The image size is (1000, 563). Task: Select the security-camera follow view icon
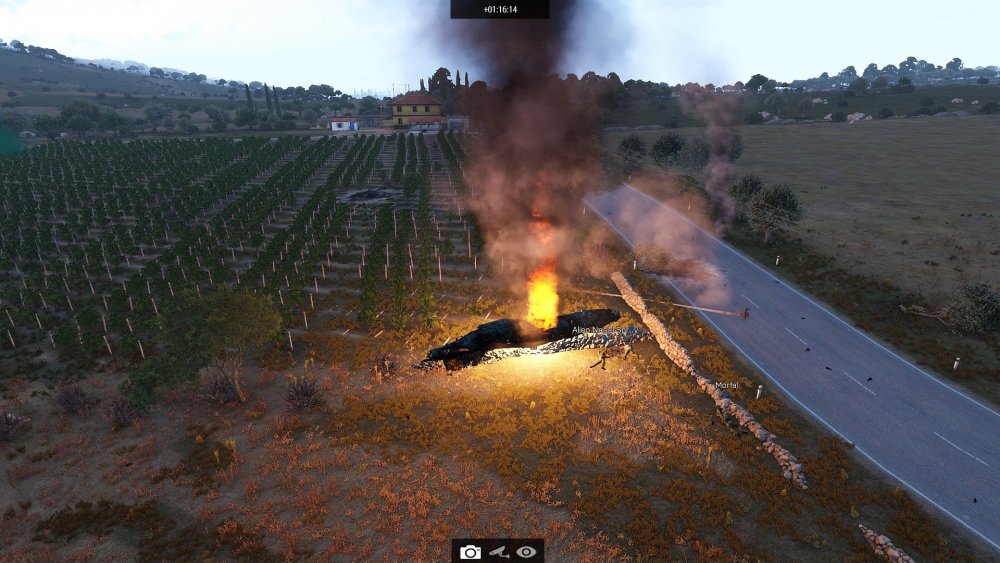[x=498, y=552]
